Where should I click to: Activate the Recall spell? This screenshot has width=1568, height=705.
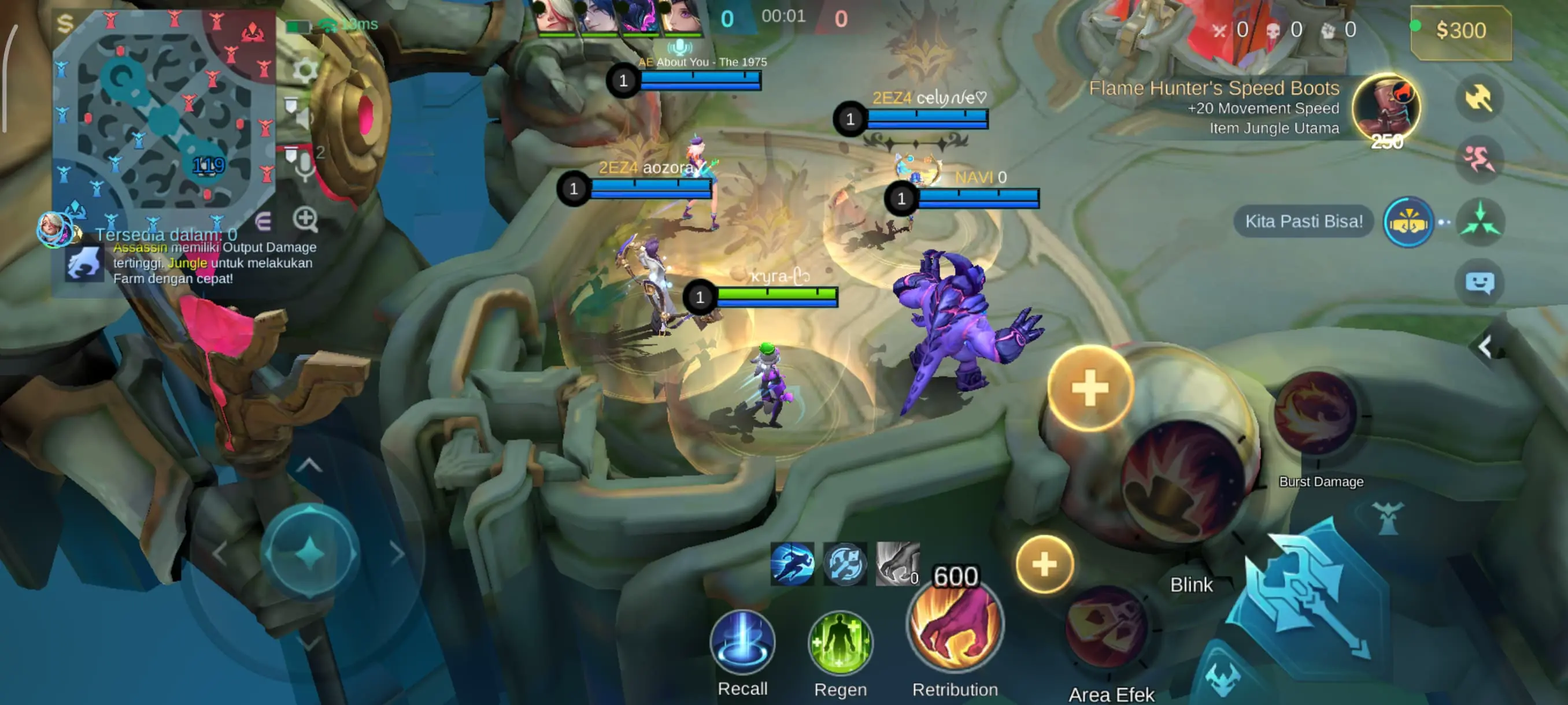pos(742,643)
